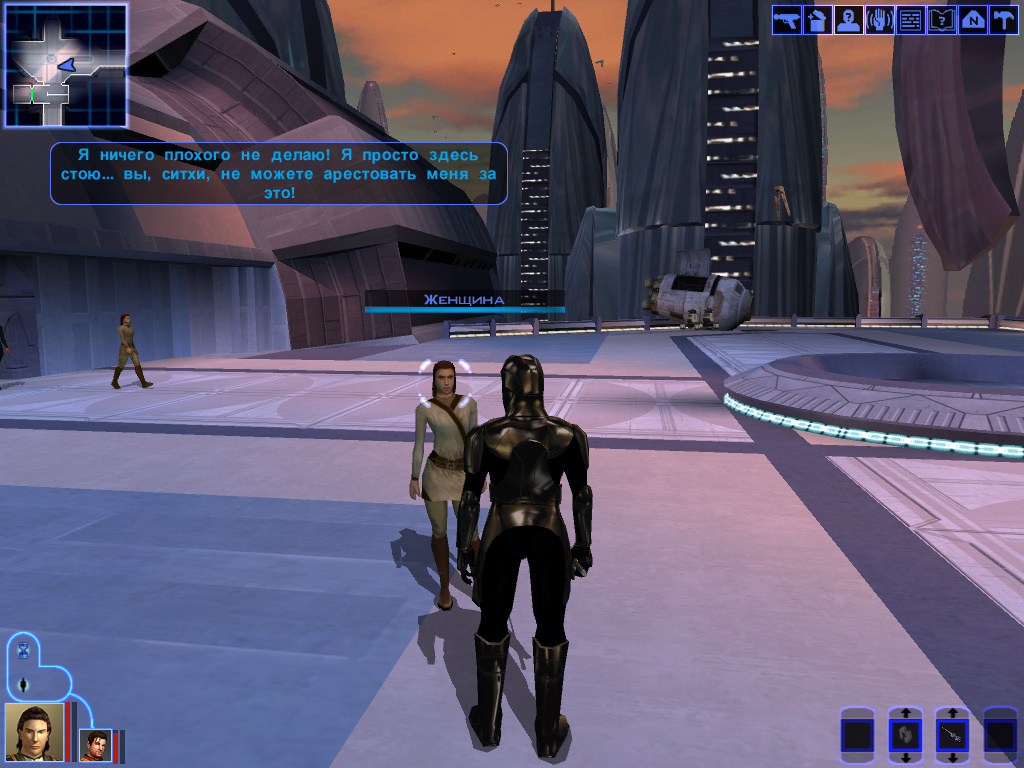Select the main character's large portrait
1024x768 pixels.
click(34, 731)
